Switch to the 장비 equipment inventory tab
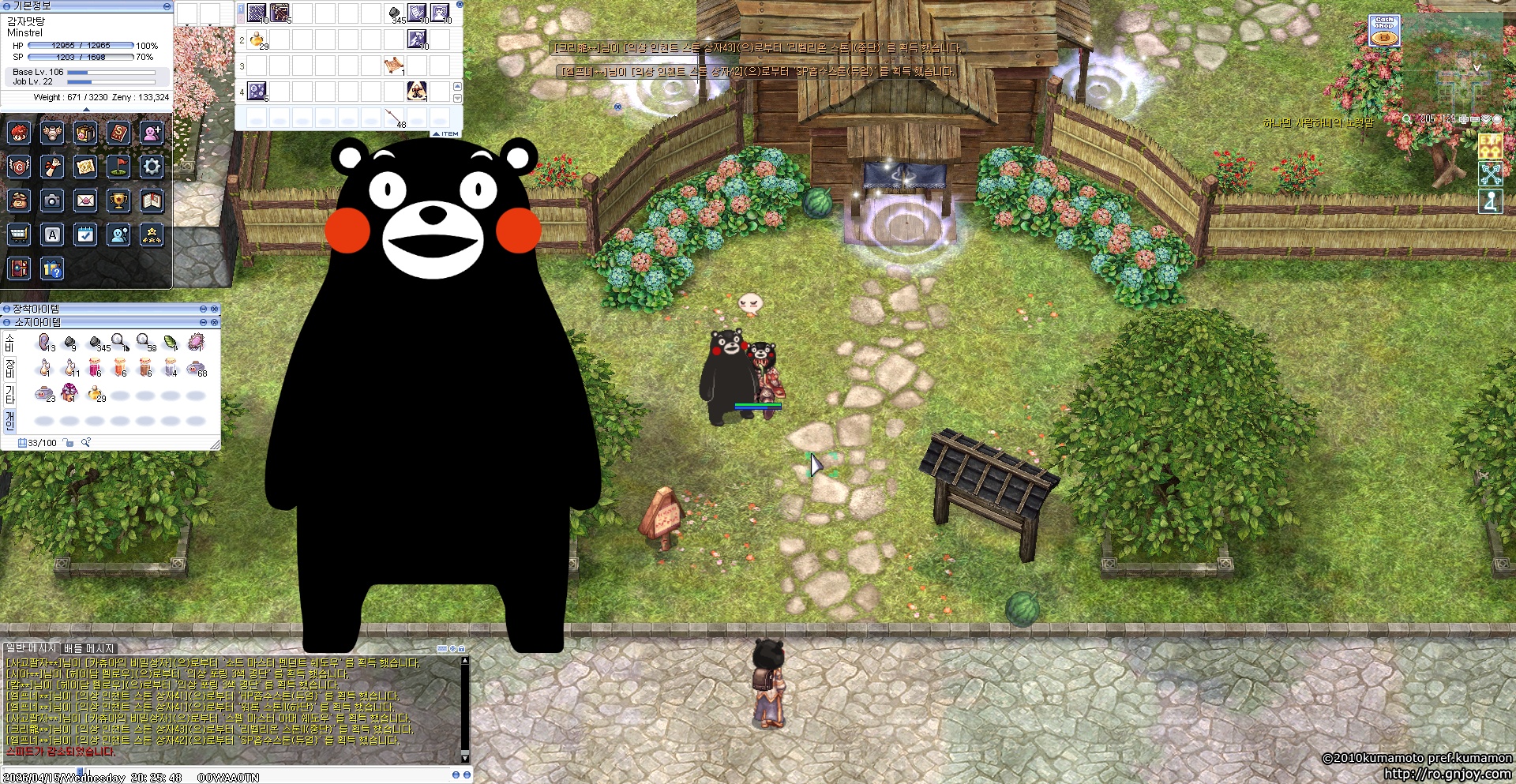 9,368
